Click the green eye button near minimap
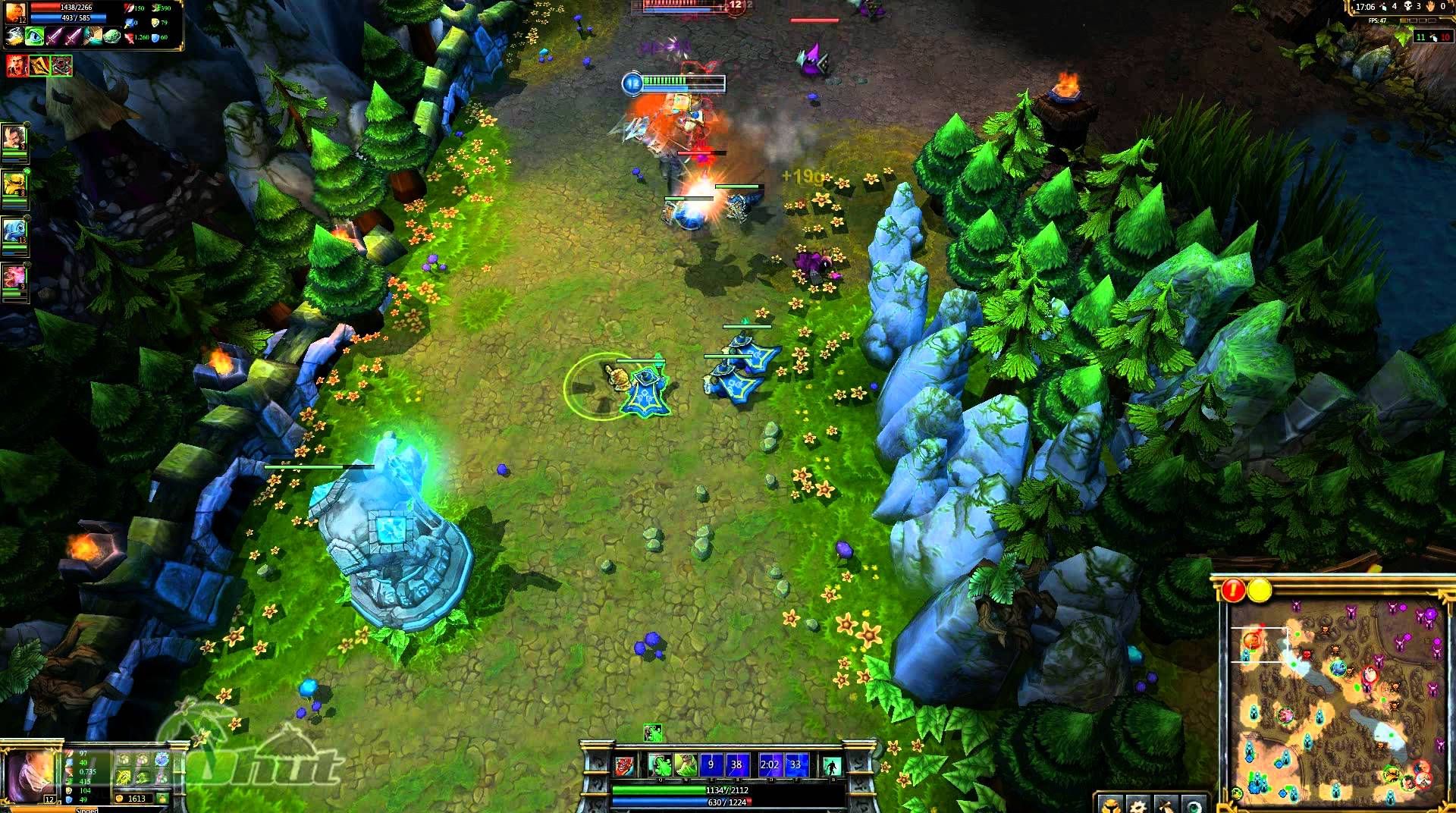This screenshot has height=813, width=1456. (1194, 804)
